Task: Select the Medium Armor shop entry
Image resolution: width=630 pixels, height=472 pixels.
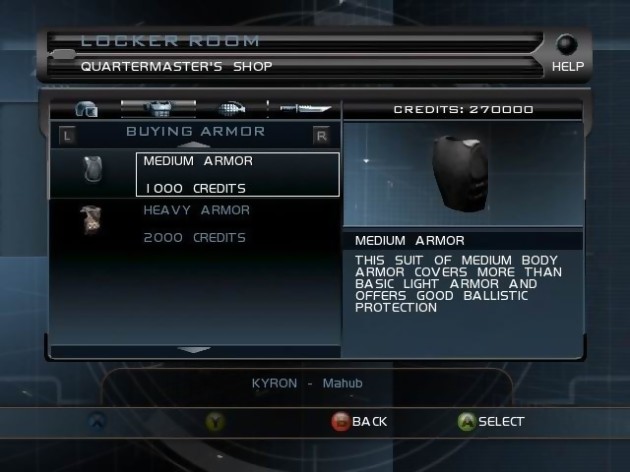Action: point(237,174)
